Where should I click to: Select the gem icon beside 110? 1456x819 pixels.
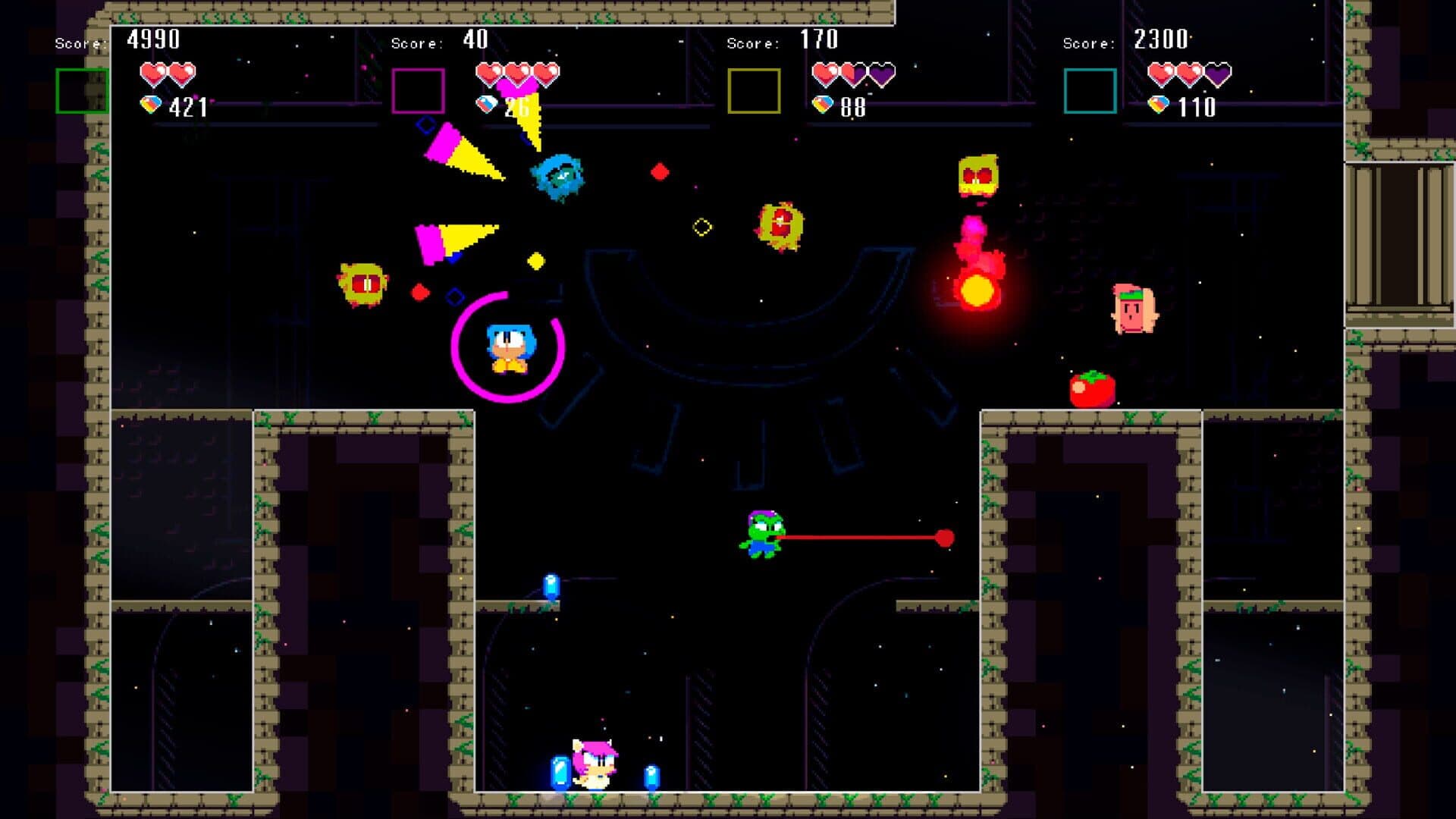[x=1159, y=105]
